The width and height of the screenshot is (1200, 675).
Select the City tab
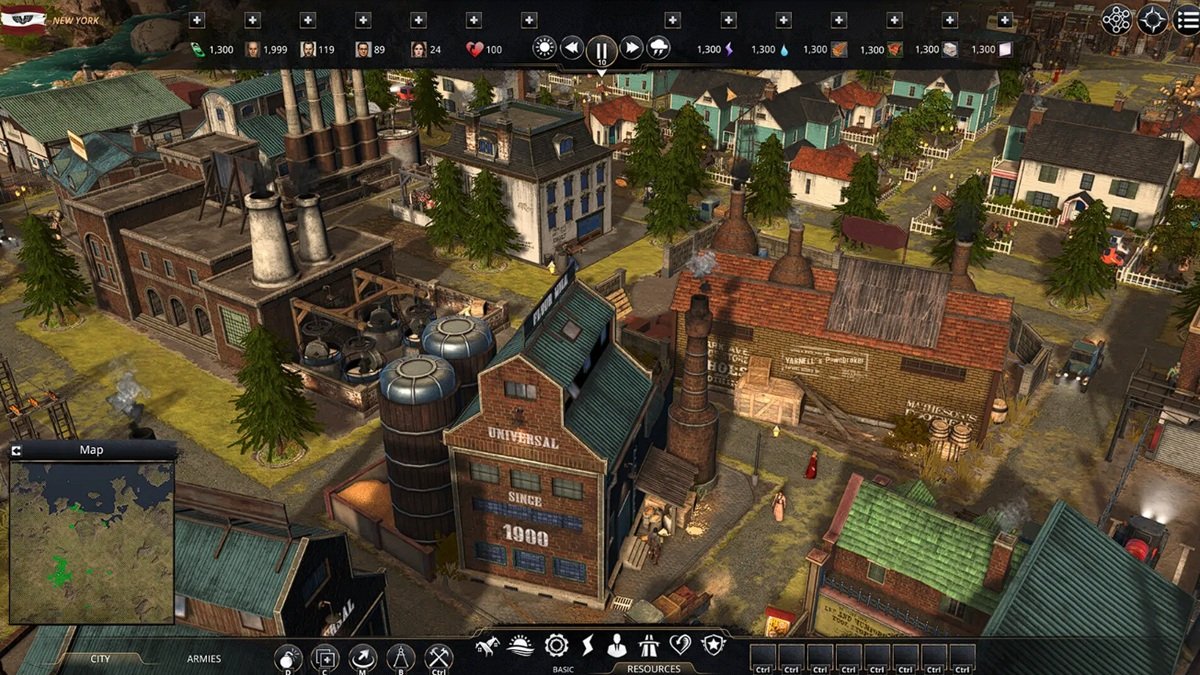click(100, 659)
